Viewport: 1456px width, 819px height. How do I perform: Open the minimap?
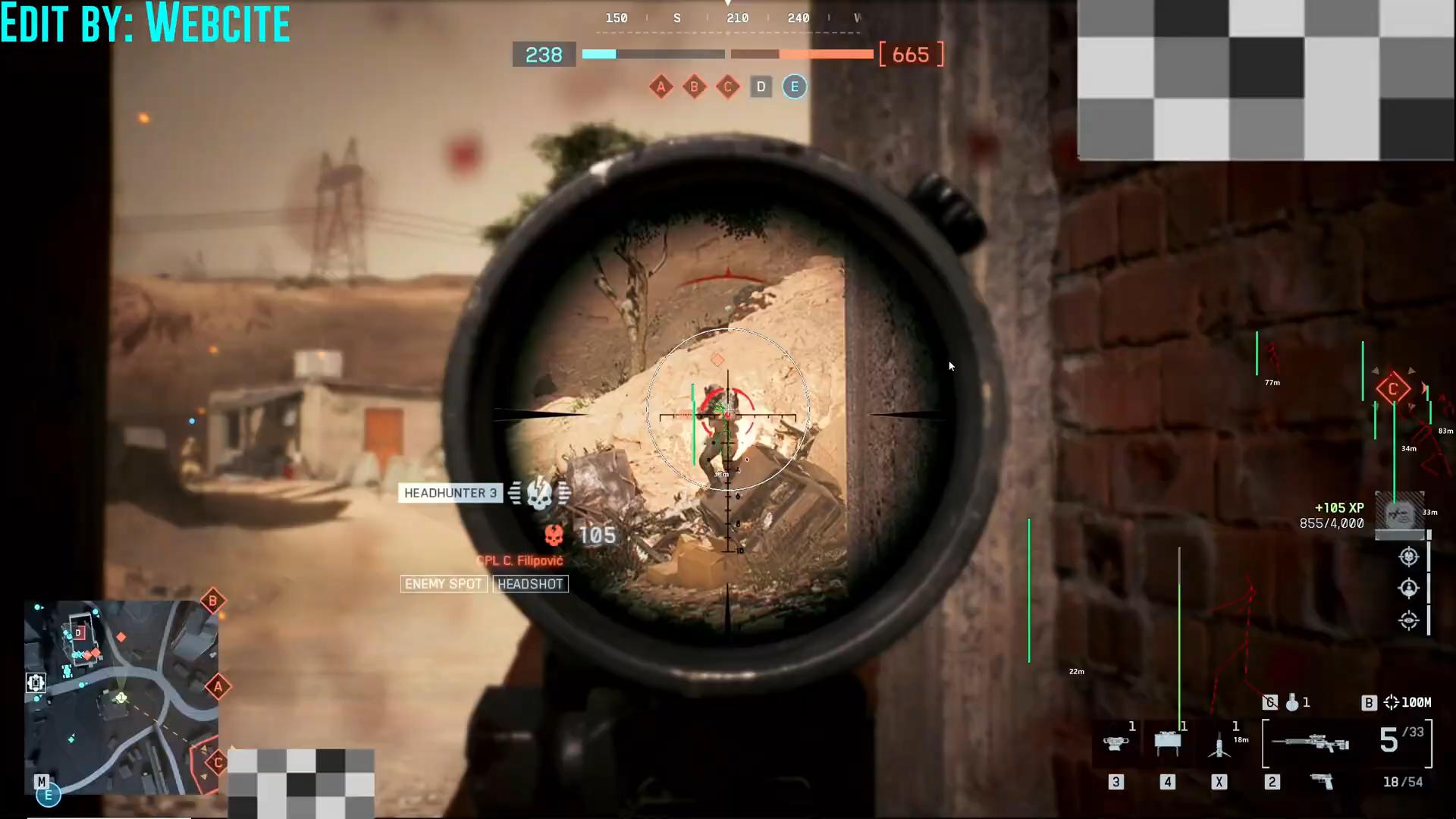121,696
